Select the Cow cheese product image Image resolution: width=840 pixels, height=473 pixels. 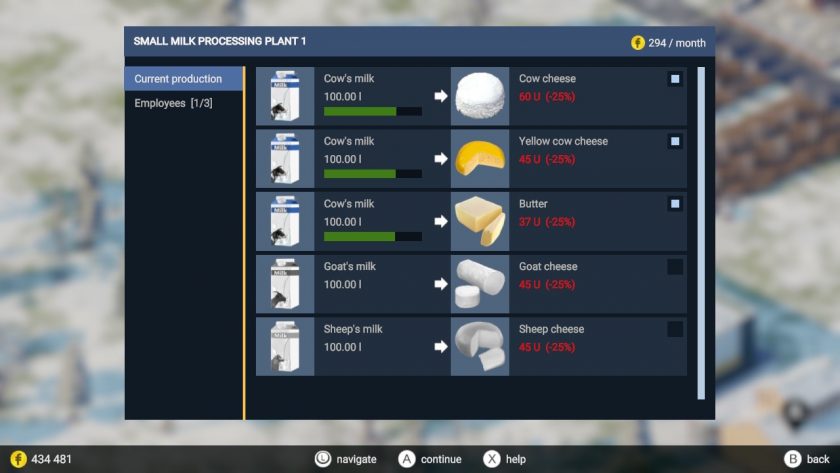coord(480,96)
